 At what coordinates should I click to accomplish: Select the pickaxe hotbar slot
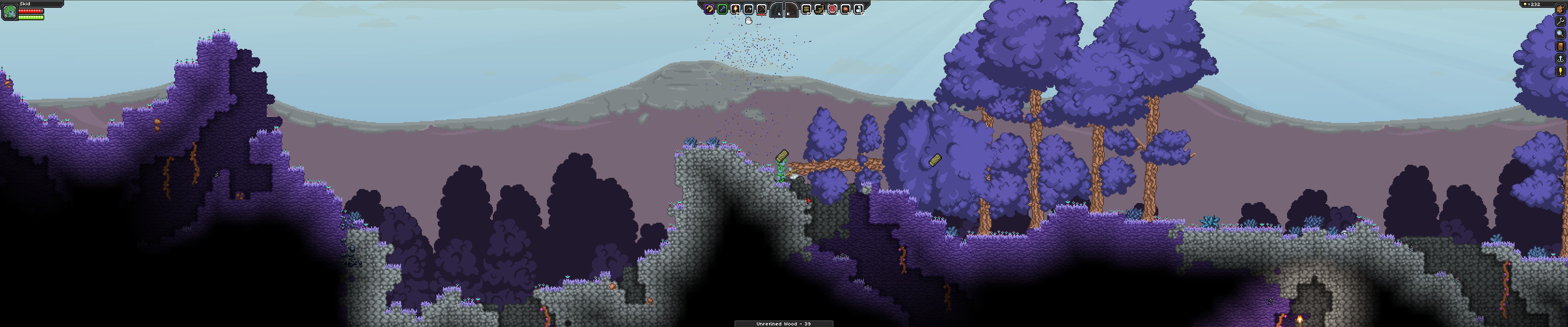coord(762,9)
